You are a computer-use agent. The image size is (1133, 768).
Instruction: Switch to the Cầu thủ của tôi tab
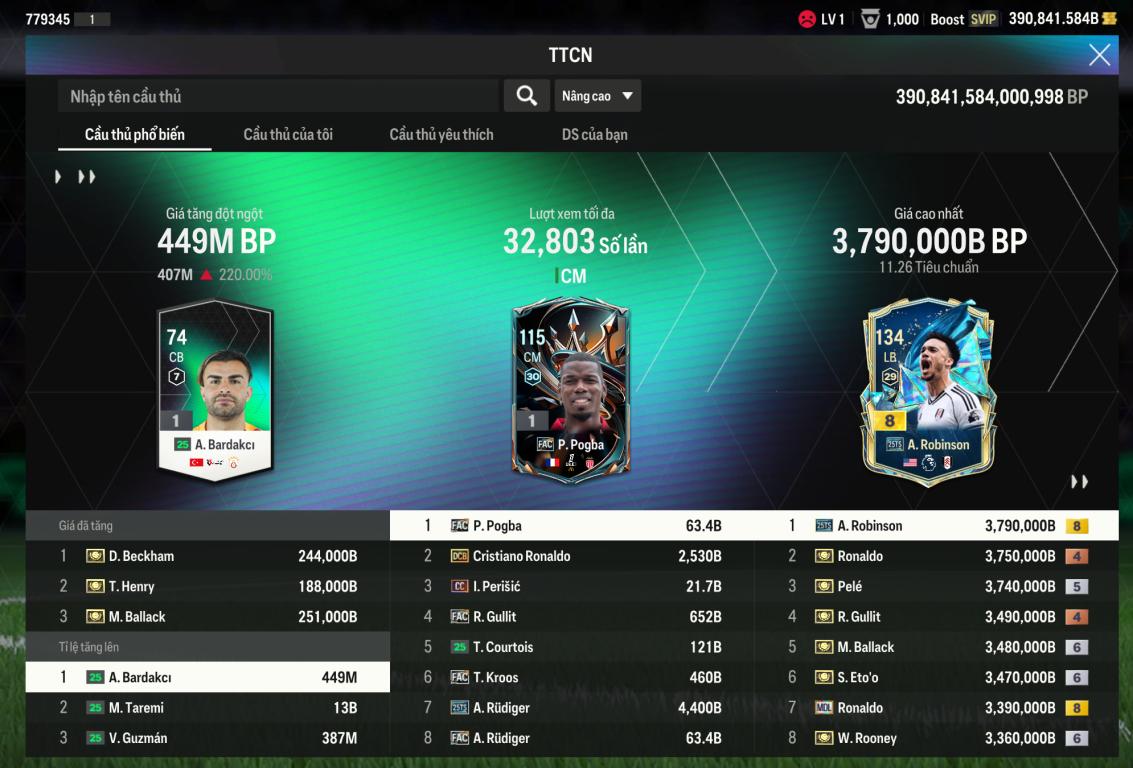coord(288,134)
